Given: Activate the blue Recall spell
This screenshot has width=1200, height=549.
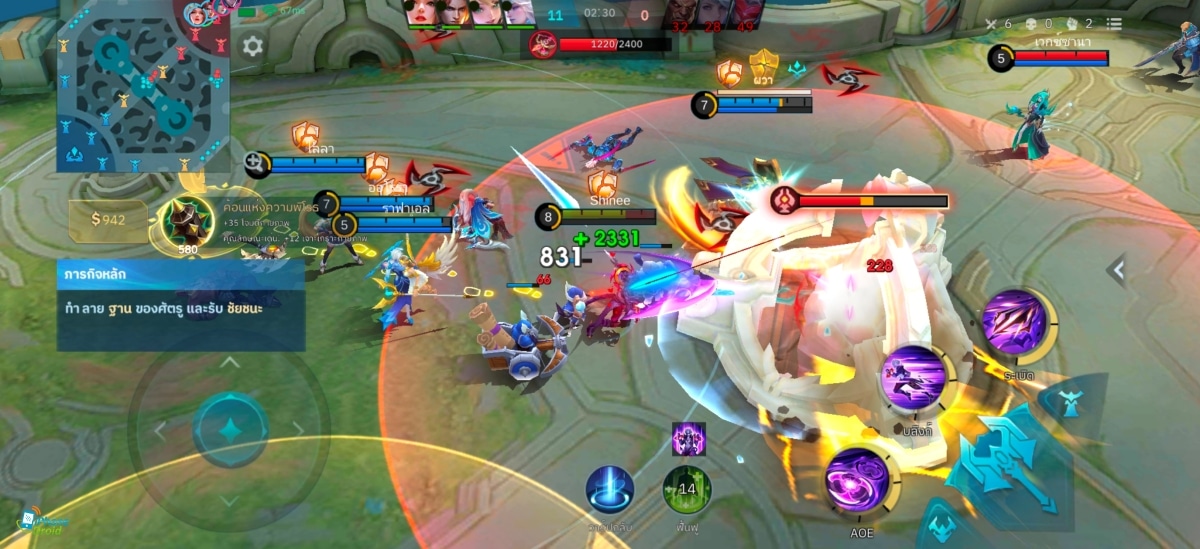Looking at the screenshot, I should (609, 490).
